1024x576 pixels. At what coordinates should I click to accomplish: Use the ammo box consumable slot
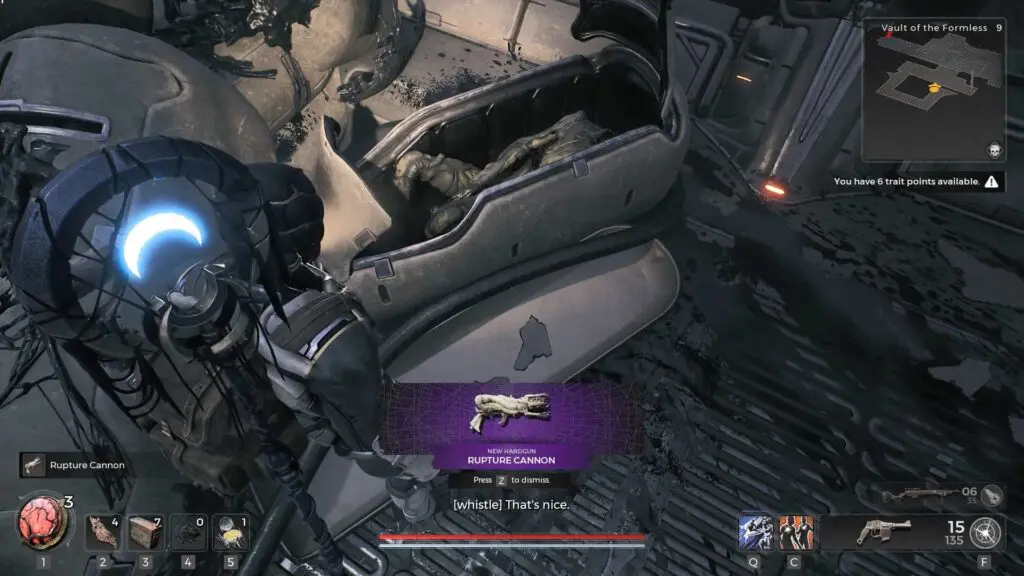click(144, 532)
